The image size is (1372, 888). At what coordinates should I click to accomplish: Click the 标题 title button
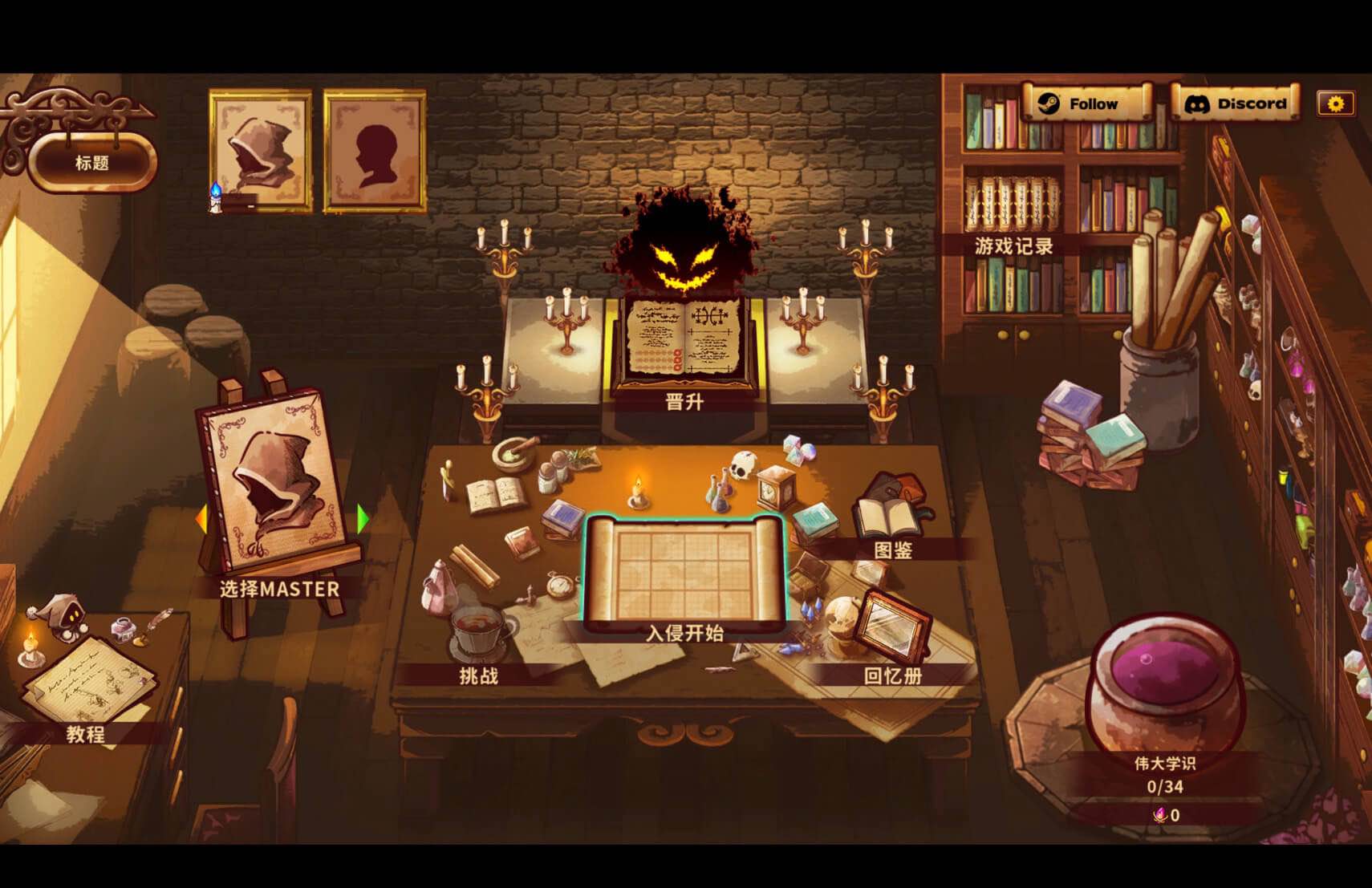[92, 163]
